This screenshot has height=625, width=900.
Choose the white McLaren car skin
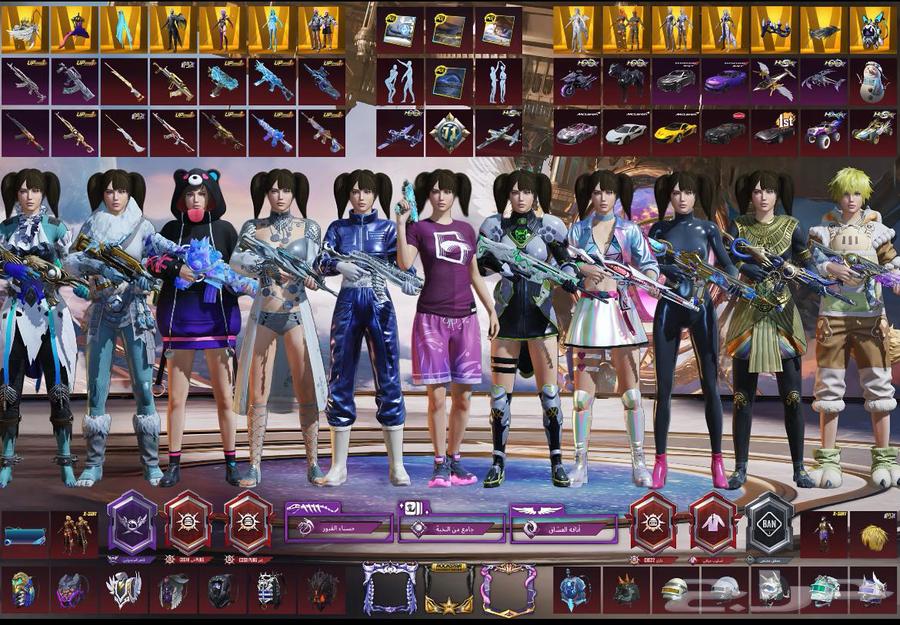[x=626, y=132]
